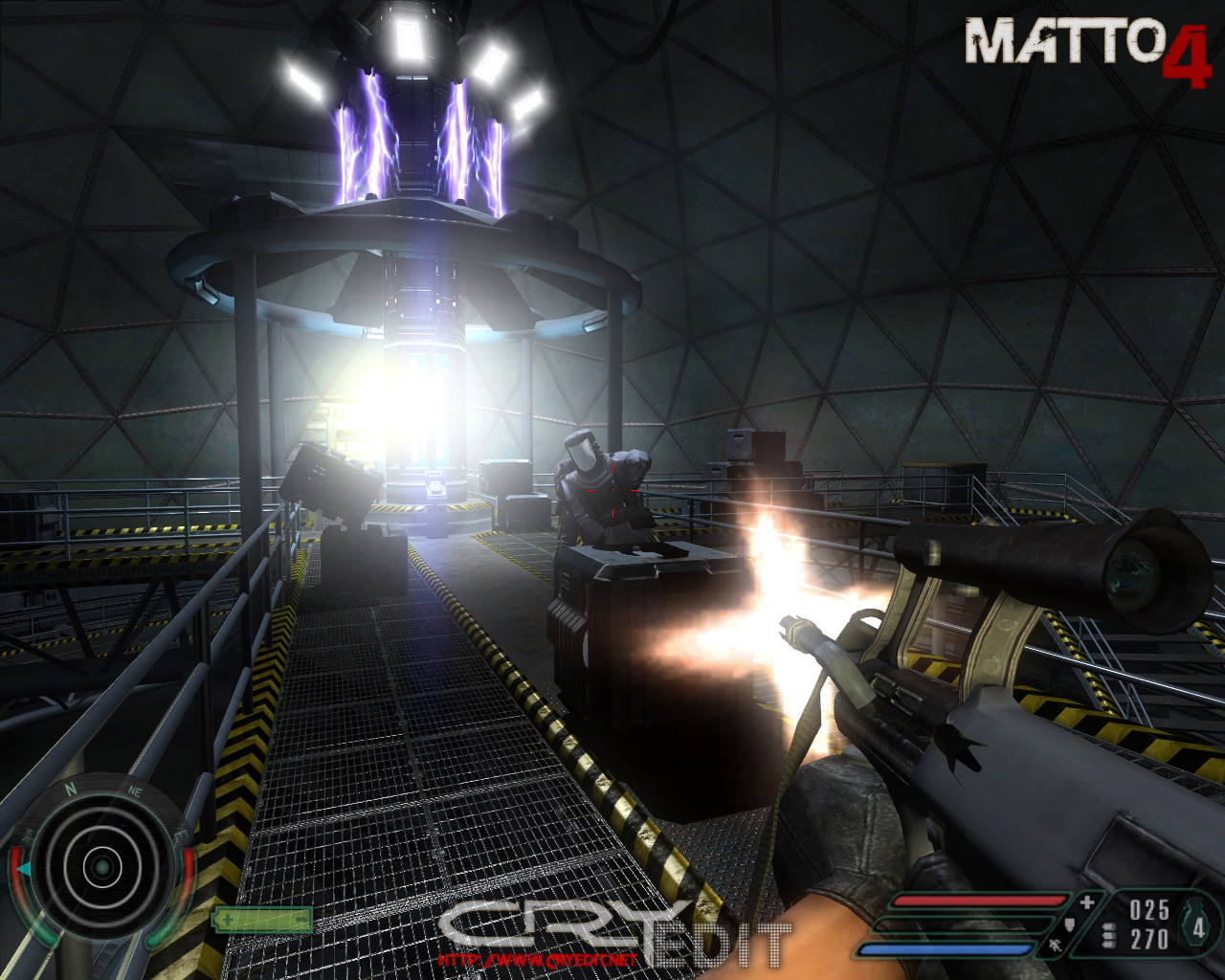Click the stacked ammo magazine icon

[1108, 936]
